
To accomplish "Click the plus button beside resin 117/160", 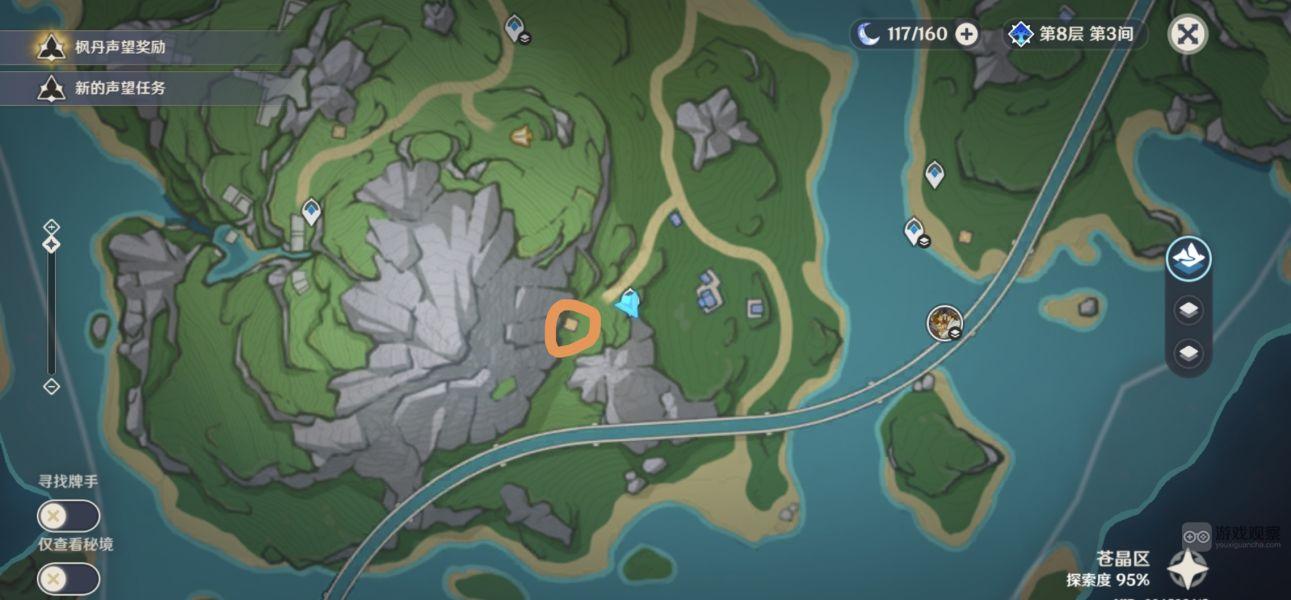I will [966, 34].
